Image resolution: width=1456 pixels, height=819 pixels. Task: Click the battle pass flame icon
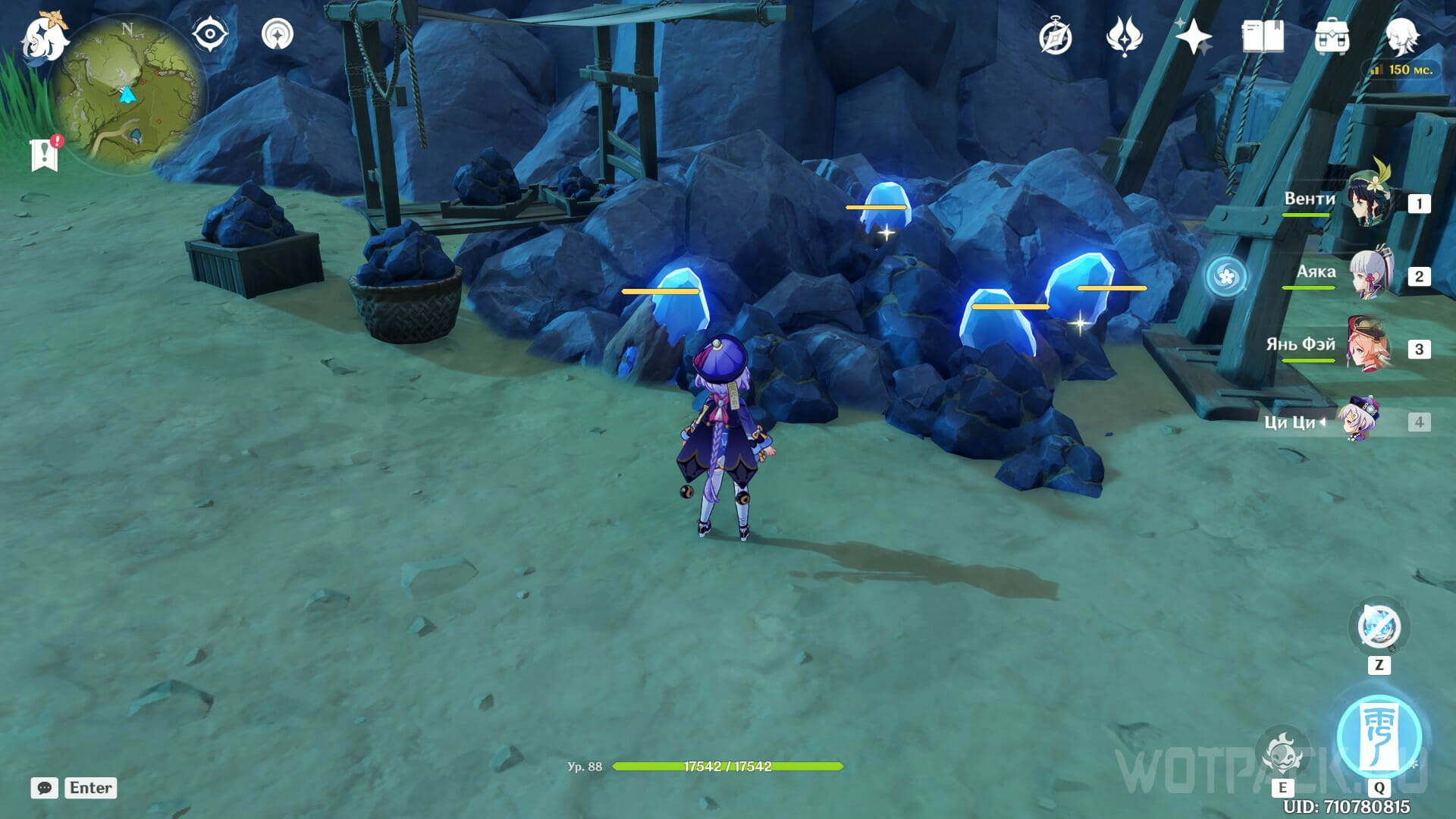coord(1124,36)
